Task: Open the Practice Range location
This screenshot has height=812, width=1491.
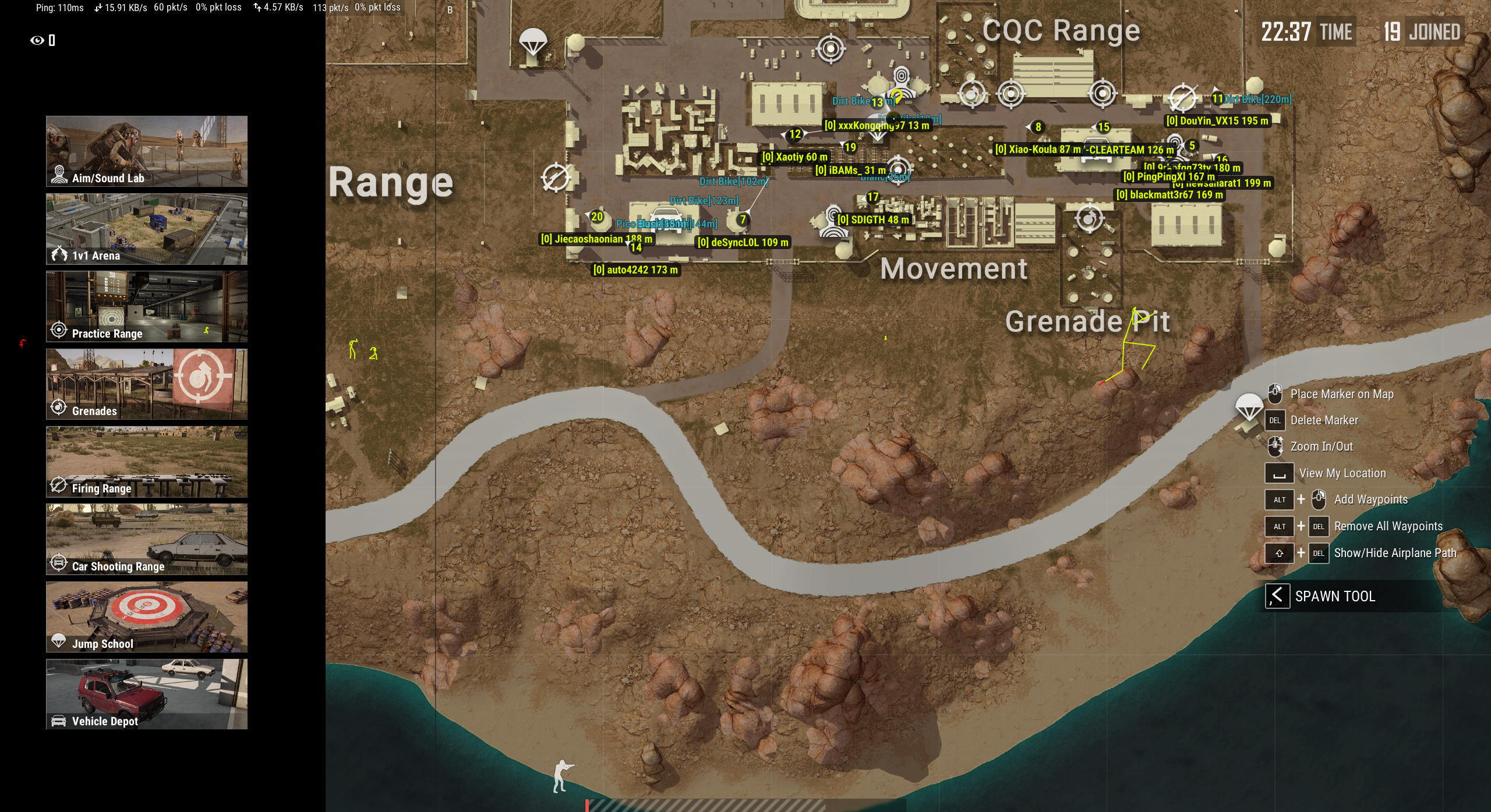Action: [x=147, y=306]
